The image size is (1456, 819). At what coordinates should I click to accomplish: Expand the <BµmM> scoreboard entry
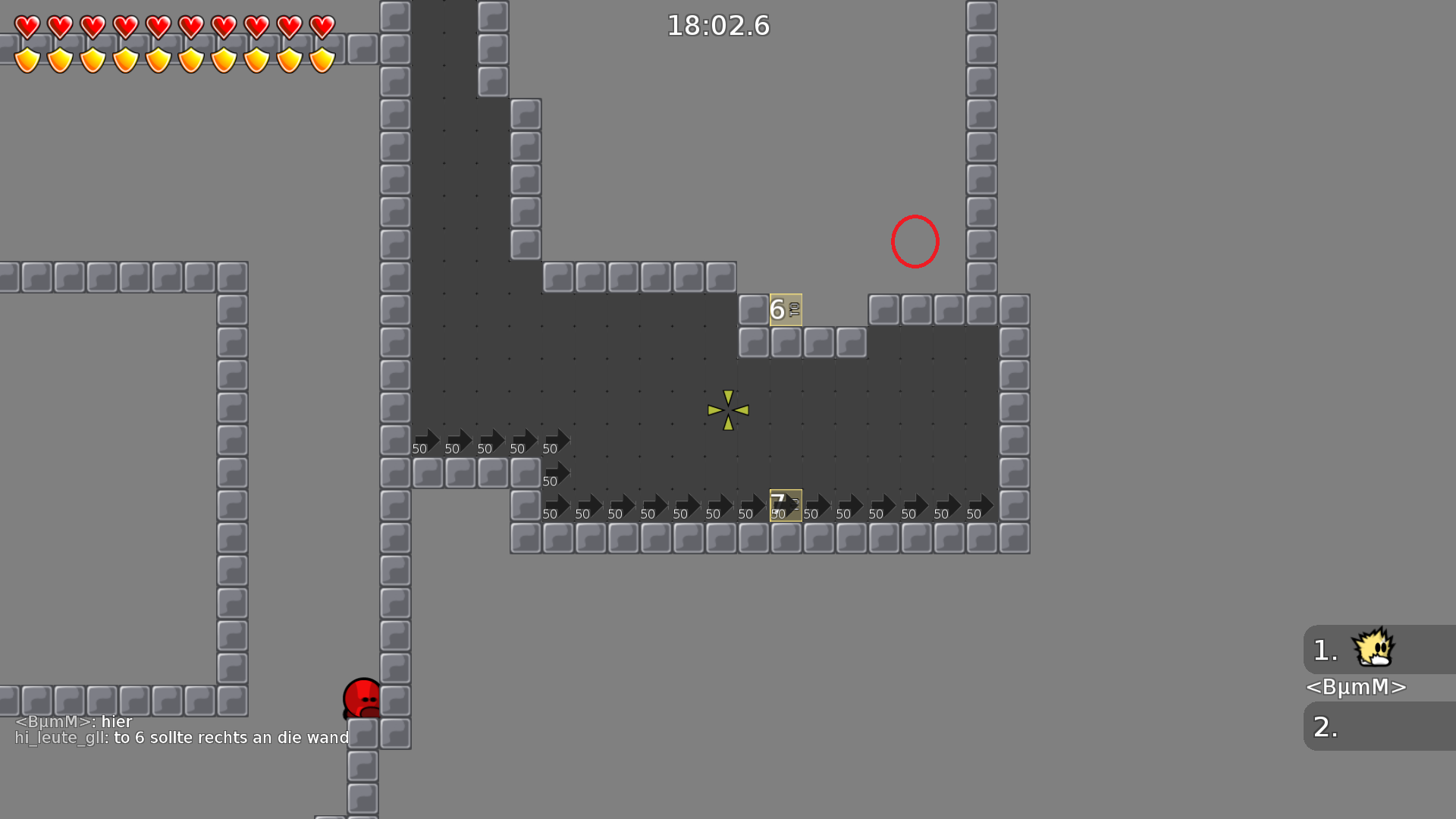1356,687
